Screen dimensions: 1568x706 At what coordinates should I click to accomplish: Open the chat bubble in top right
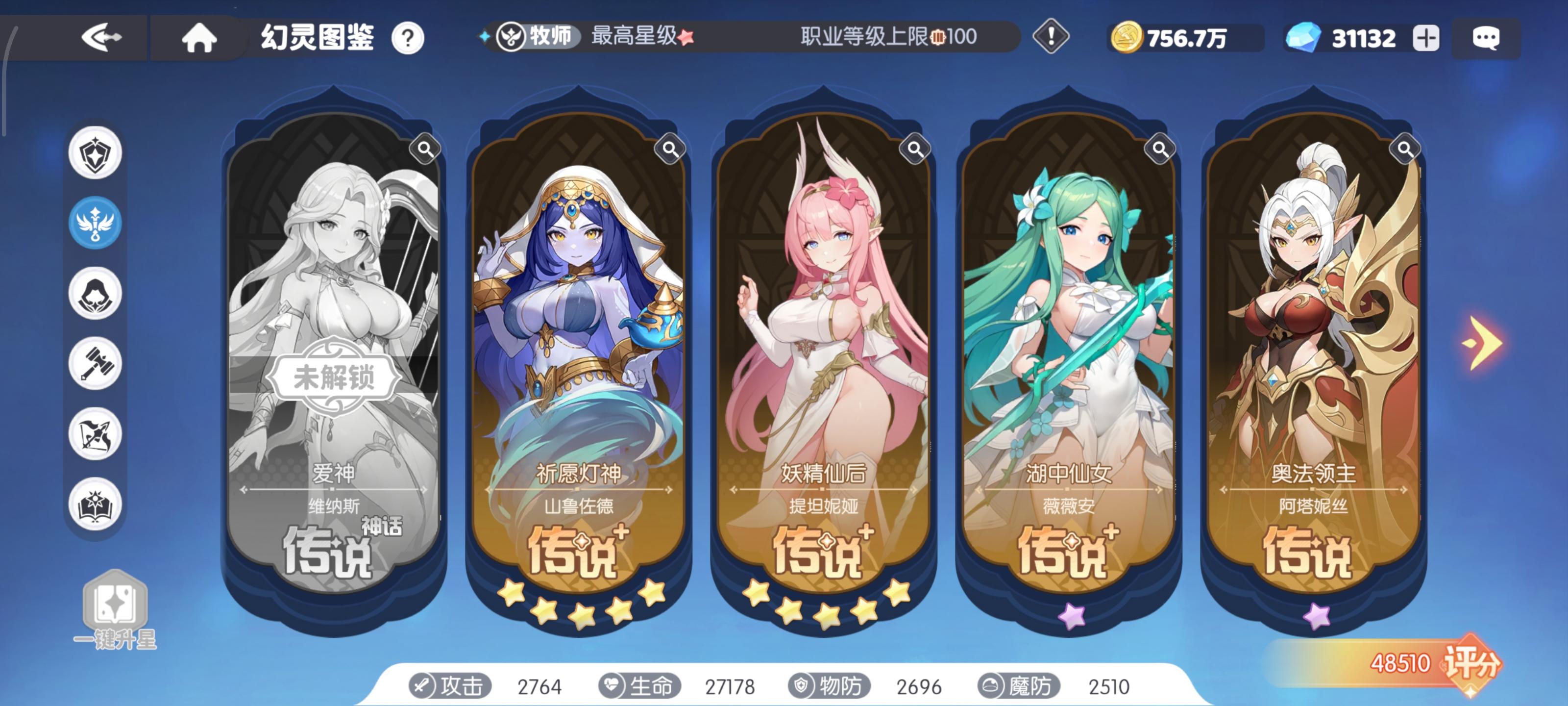(1487, 38)
